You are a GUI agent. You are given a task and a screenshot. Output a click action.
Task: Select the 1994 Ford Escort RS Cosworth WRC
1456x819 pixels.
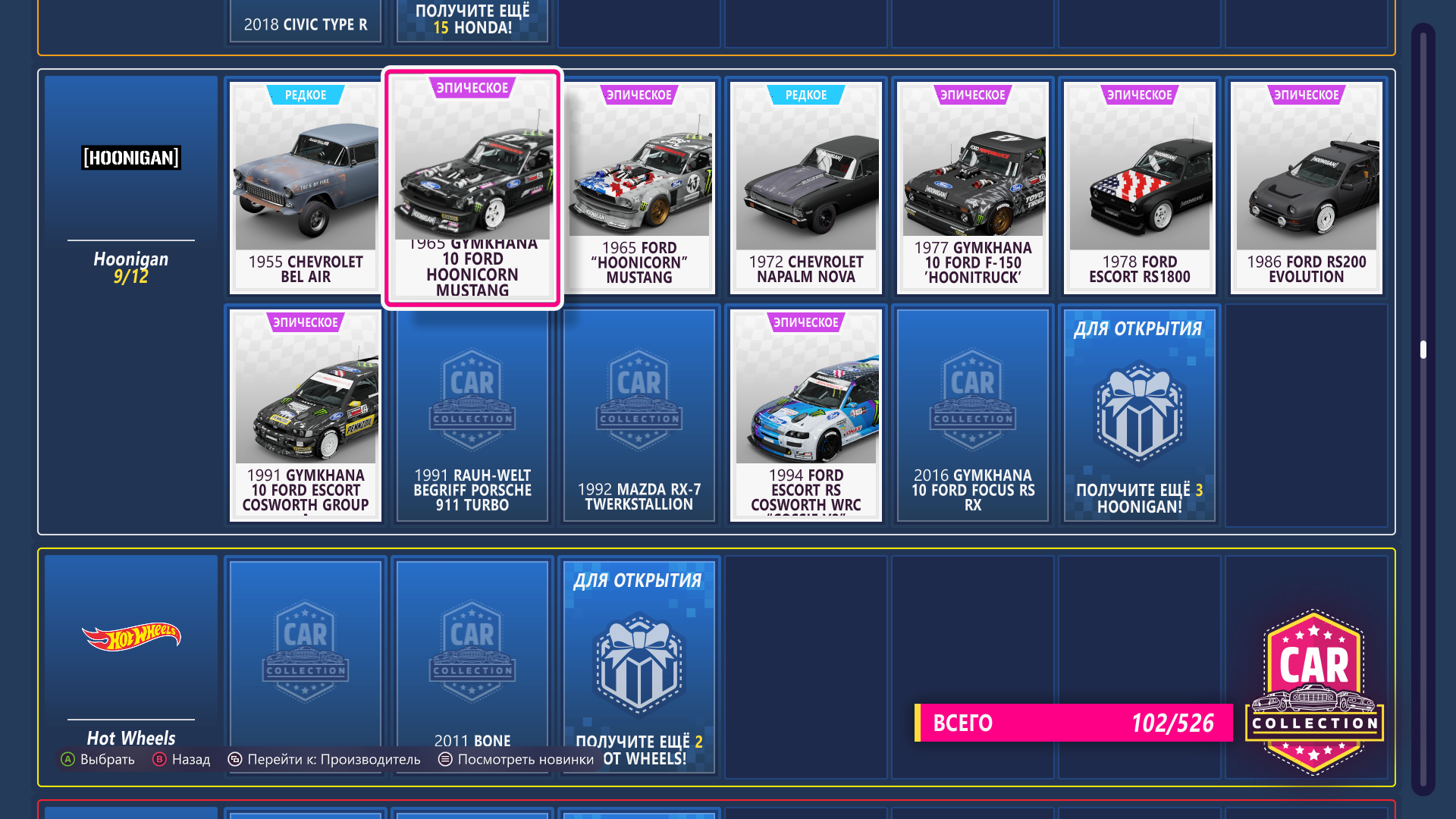coord(806,415)
